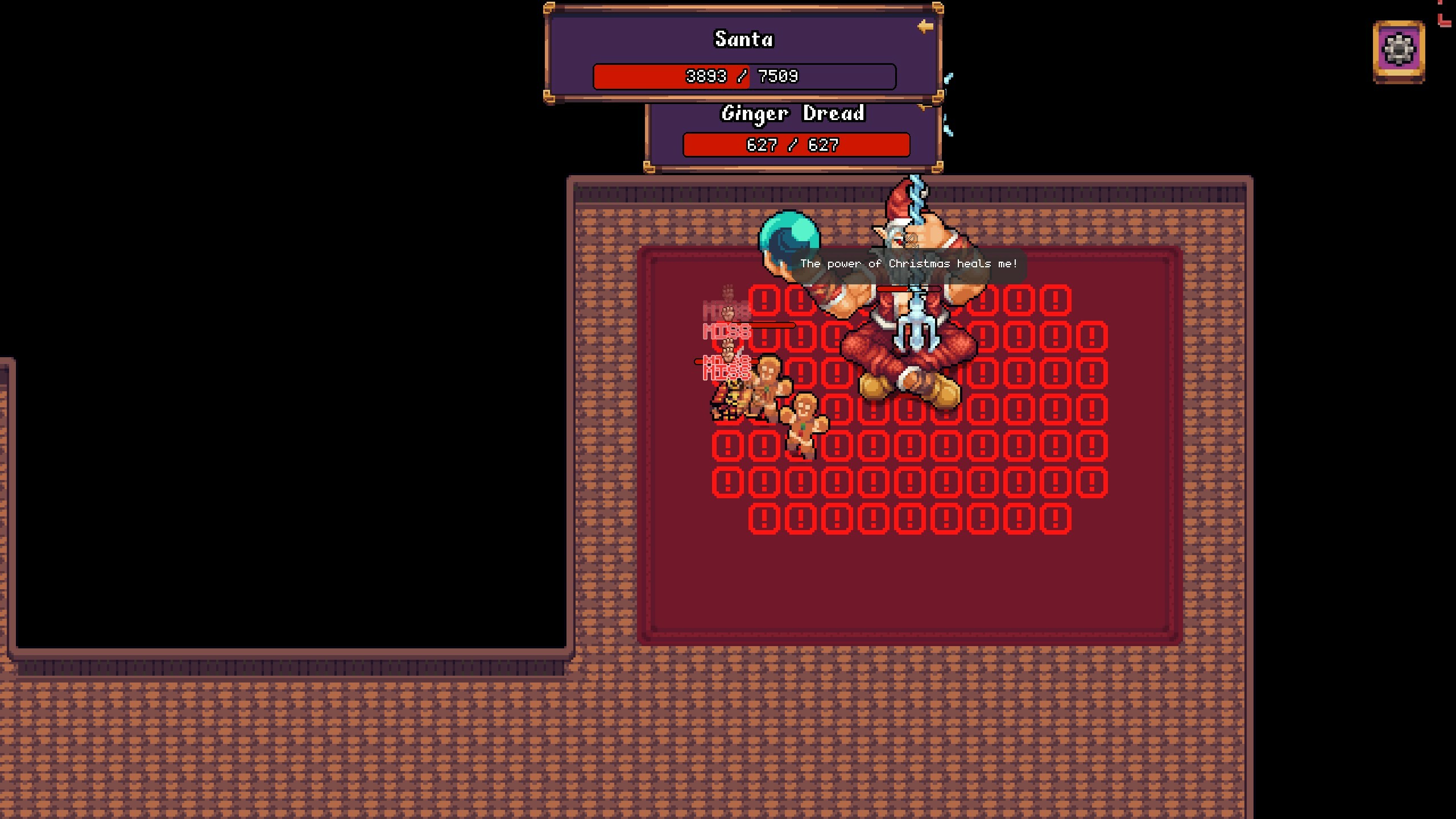The image size is (1456, 819).
Task: Open the settings gear menu
Action: point(1398,50)
